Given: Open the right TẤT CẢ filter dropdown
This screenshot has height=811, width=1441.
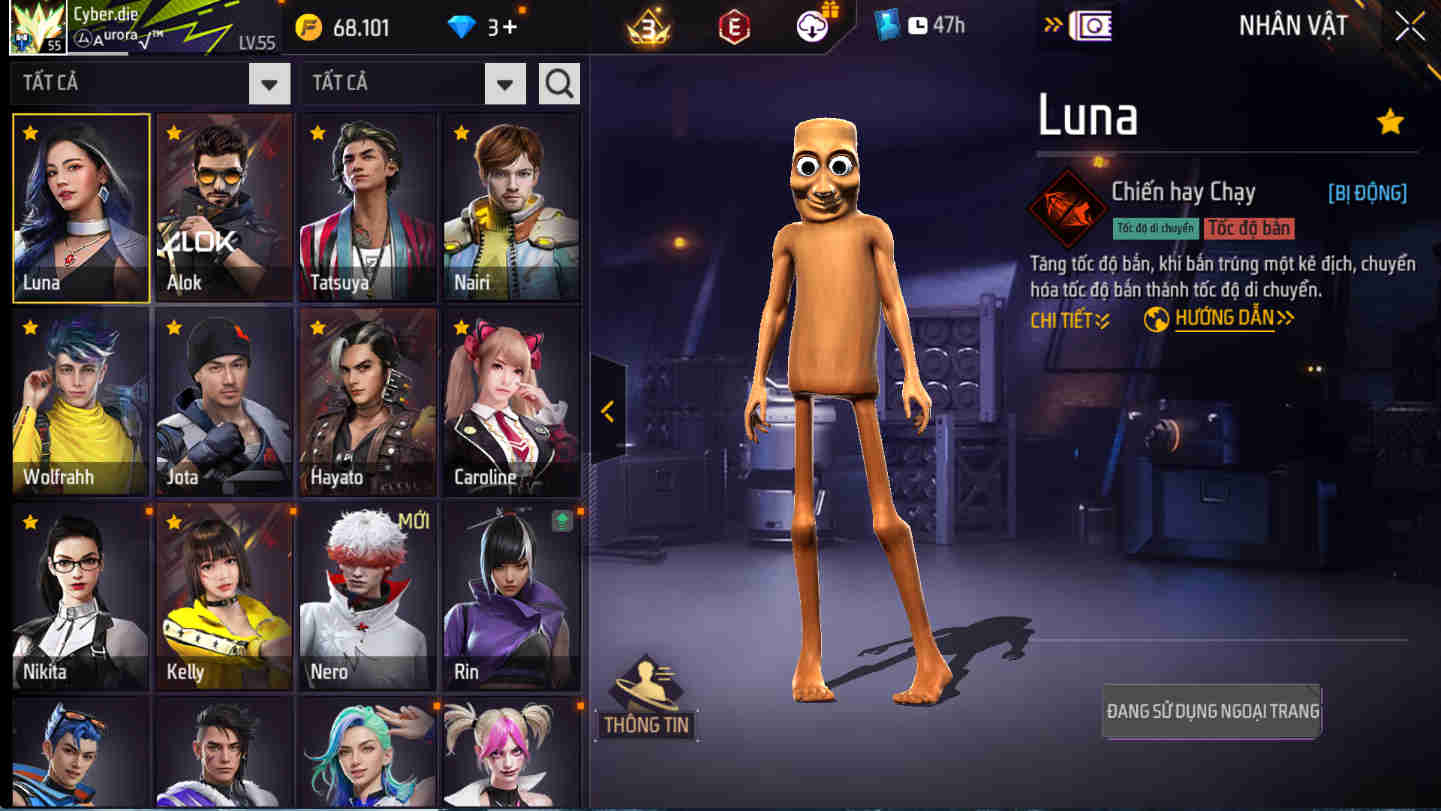Looking at the screenshot, I should [x=505, y=83].
